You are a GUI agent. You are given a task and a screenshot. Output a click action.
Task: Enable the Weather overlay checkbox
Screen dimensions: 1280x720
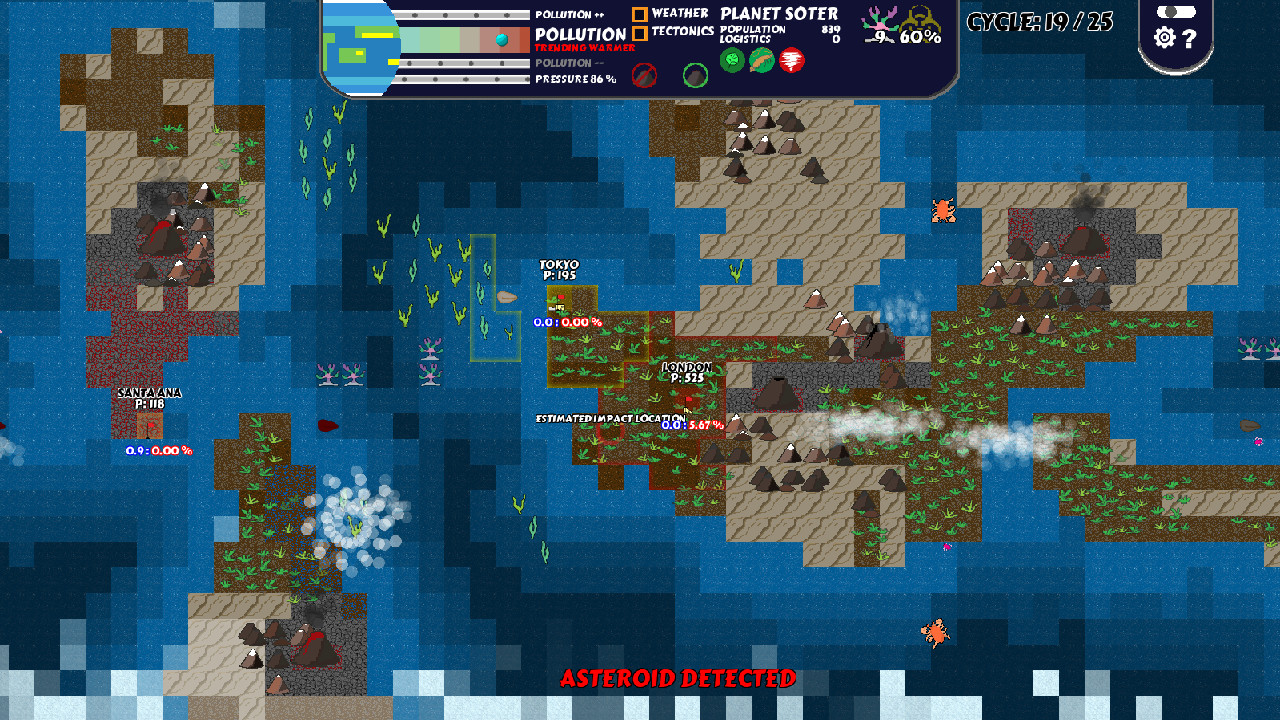640,12
